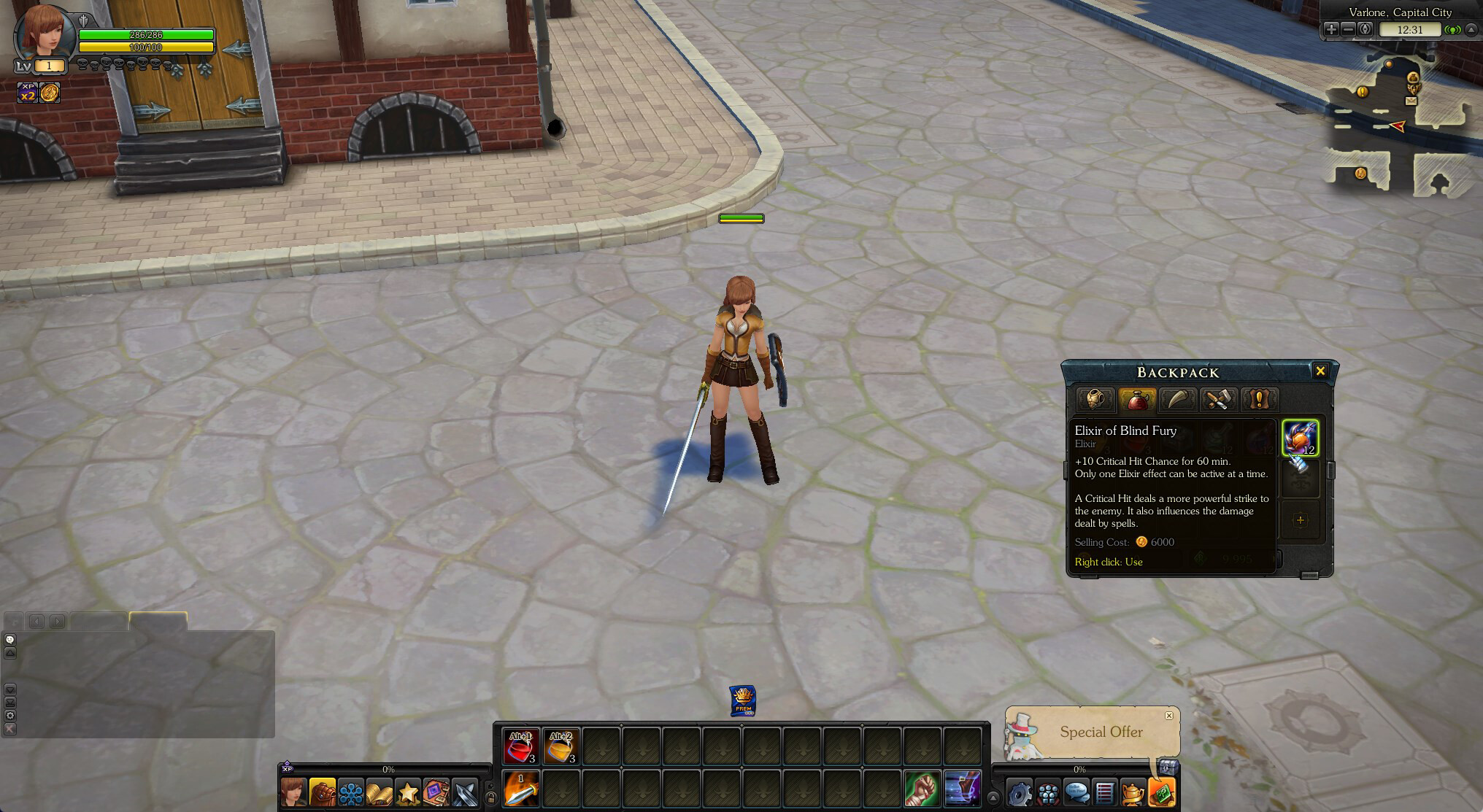
Task: Switch to the helmet equipment tab in Backpack
Action: click(x=1095, y=399)
